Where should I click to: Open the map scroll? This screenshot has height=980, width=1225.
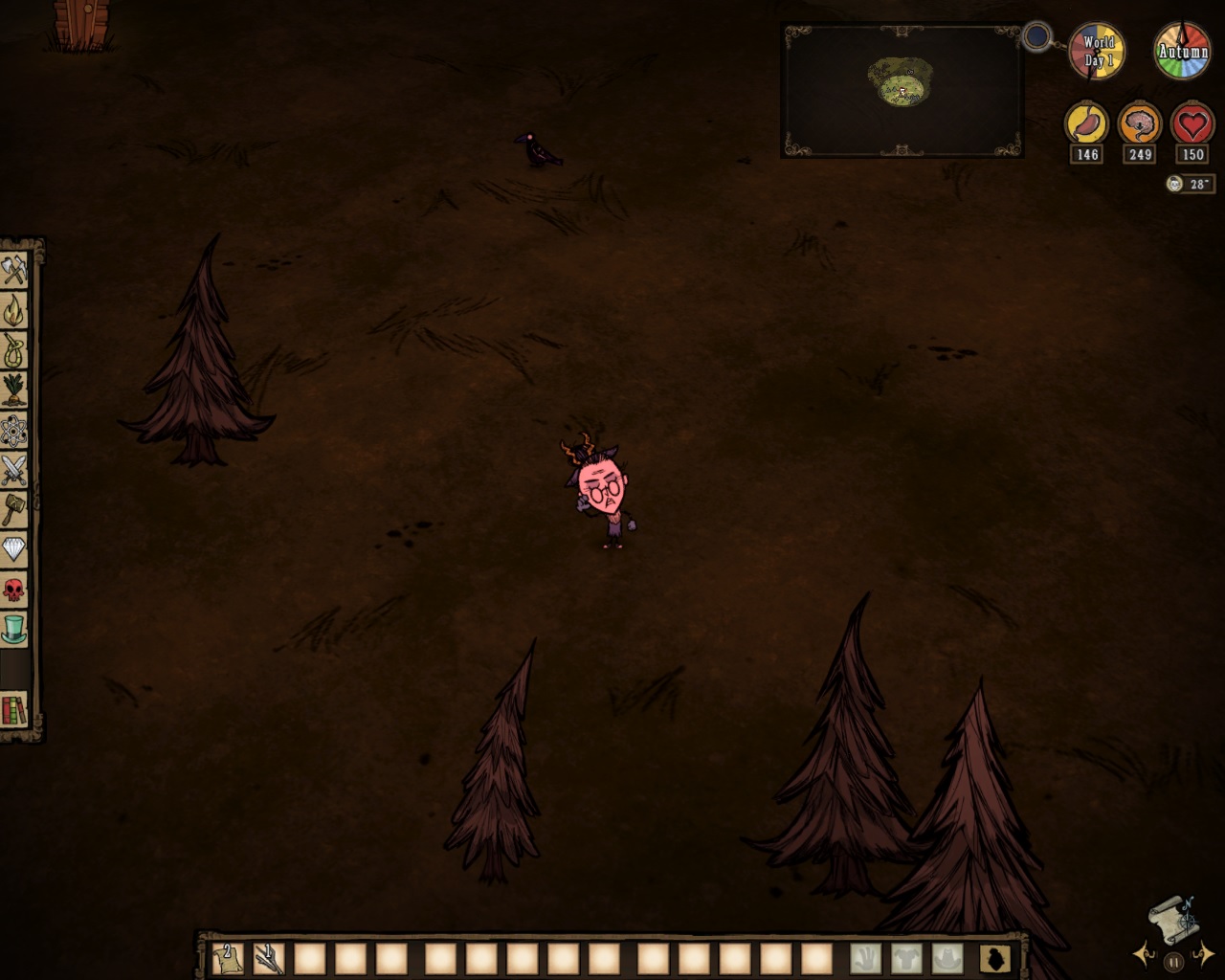1172,917
